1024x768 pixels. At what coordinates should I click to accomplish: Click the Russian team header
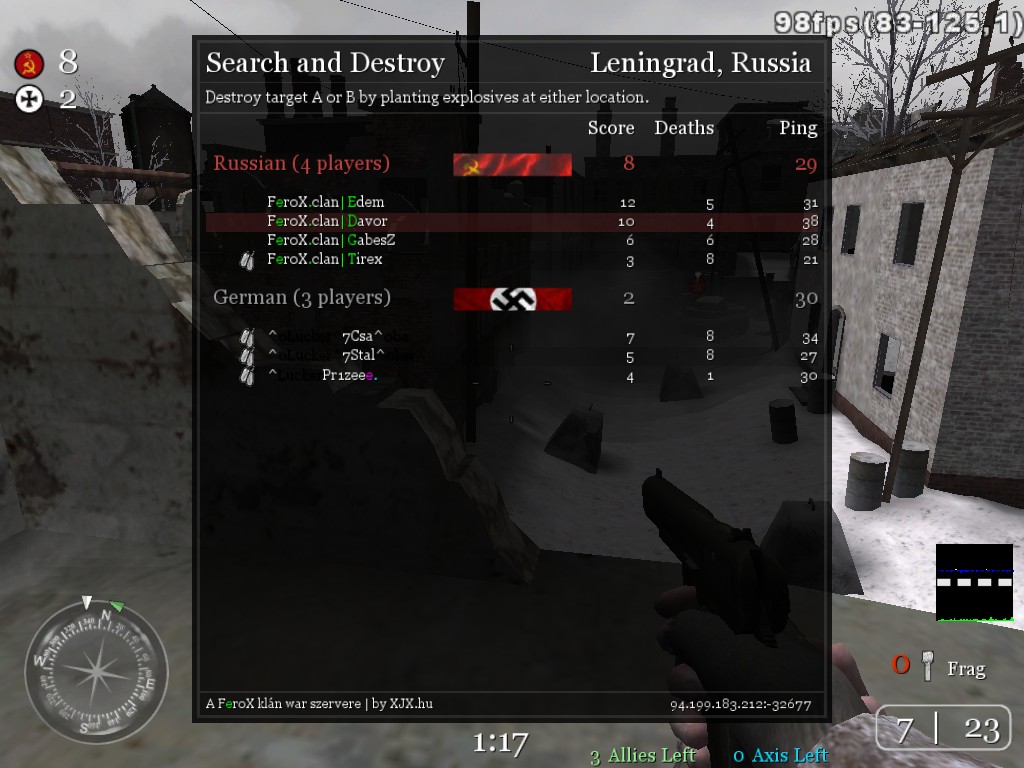(301, 163)
